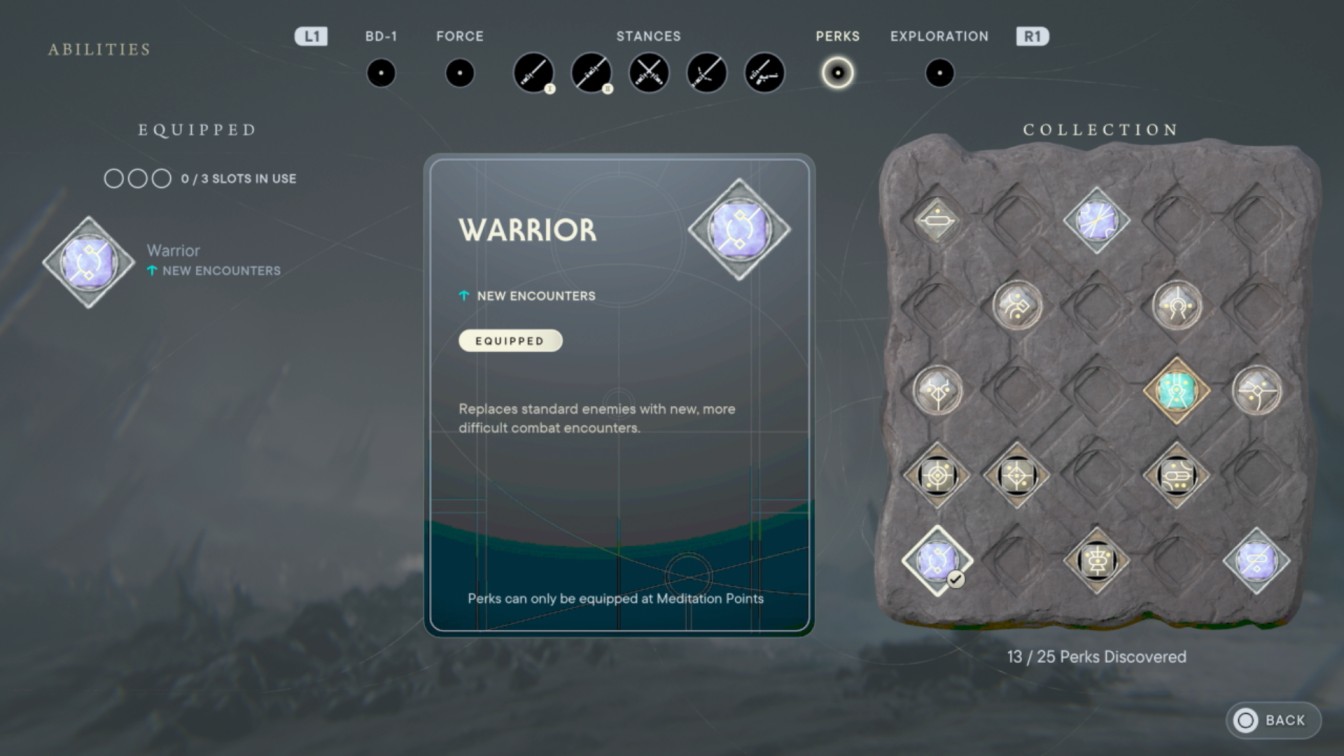Viewport: 1344px width, 756px height.
Task: Open the BD-1 abilities tab icon
Action: [x=381, y=71]
